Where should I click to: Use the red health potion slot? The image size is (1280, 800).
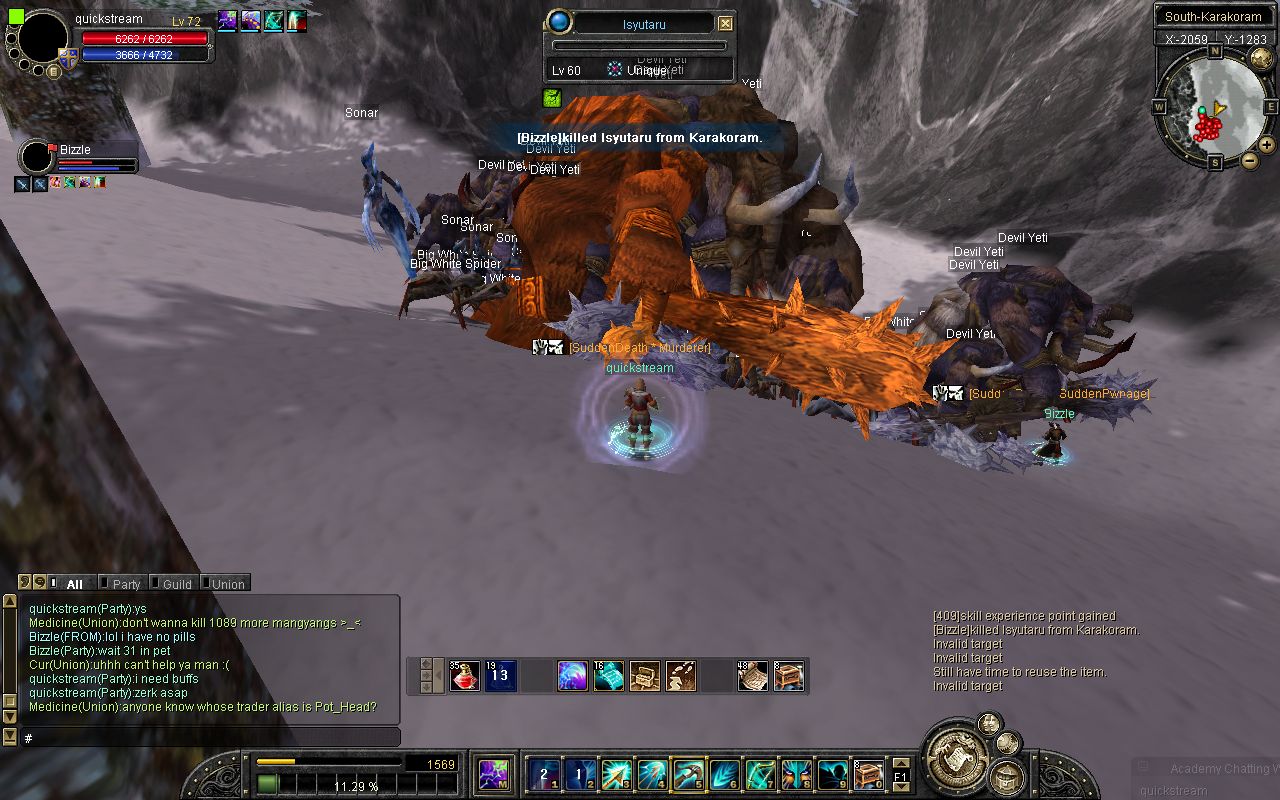(x=465, y=677)
